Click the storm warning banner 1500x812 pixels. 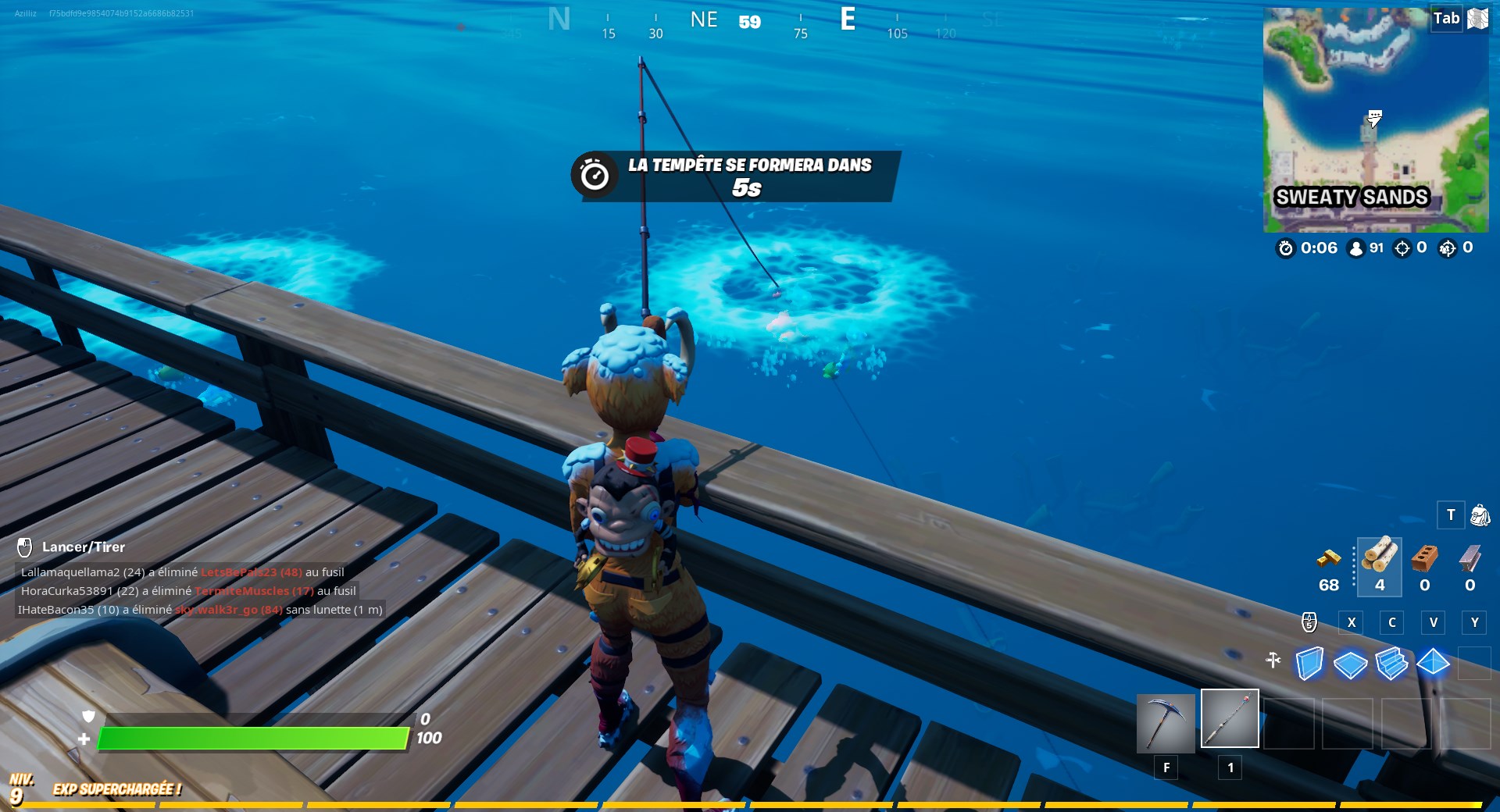tap(733, 177)
